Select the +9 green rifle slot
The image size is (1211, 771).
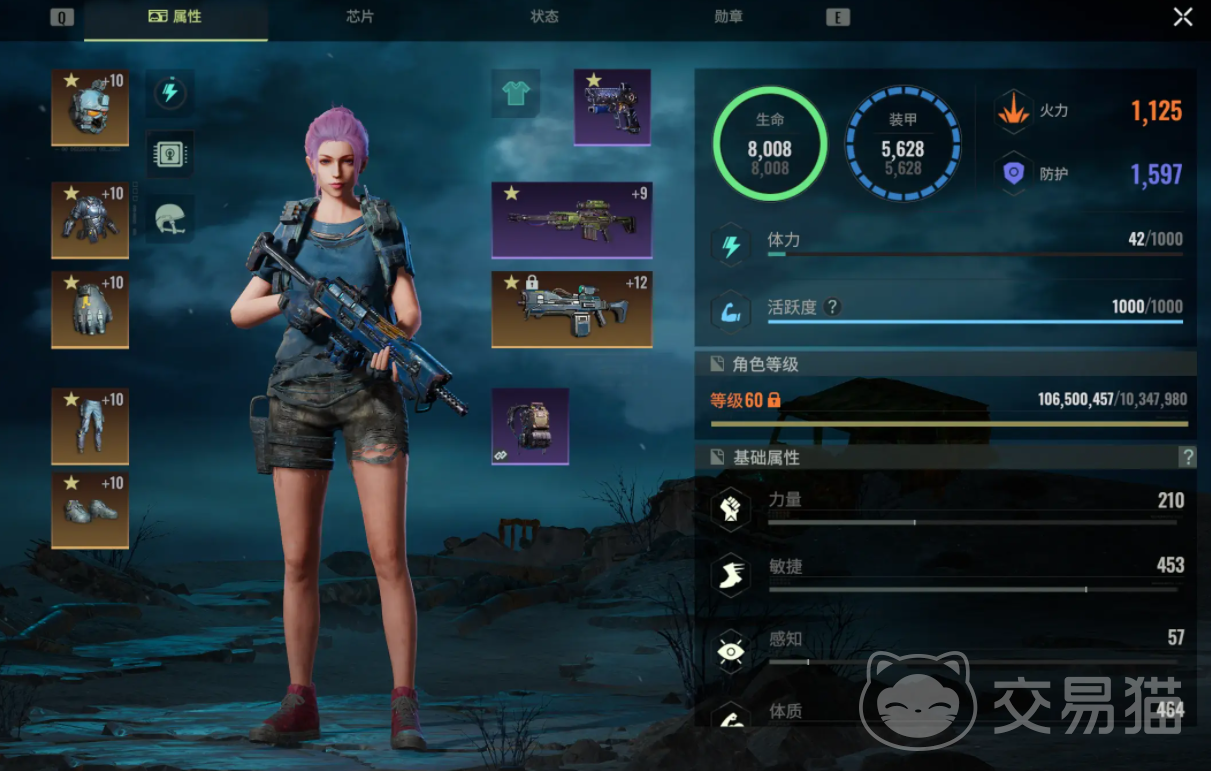(x=572, y=220)
